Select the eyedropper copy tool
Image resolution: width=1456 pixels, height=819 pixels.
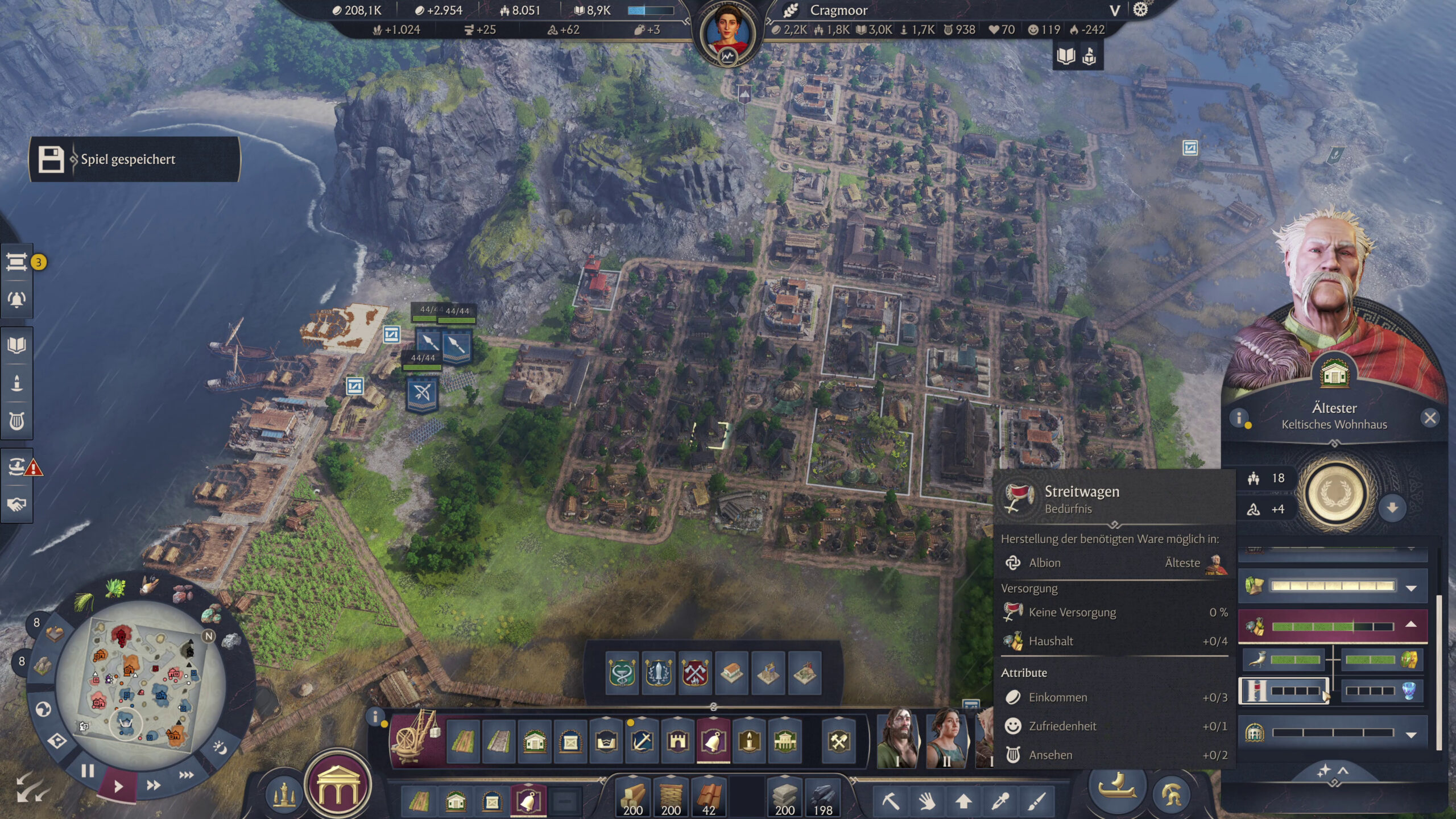click(1000, 801)
